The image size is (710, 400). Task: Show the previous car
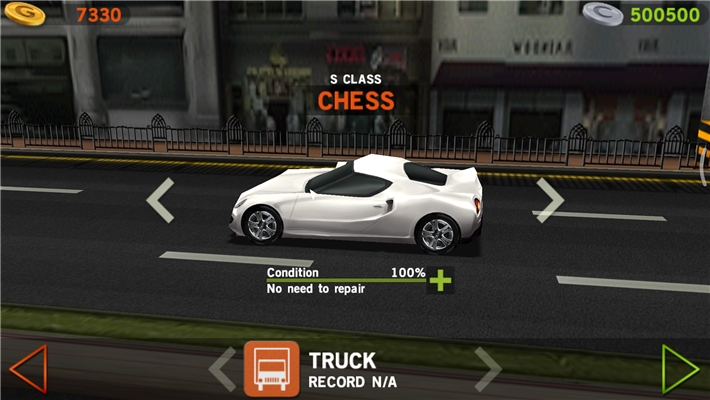pos(160,200)
